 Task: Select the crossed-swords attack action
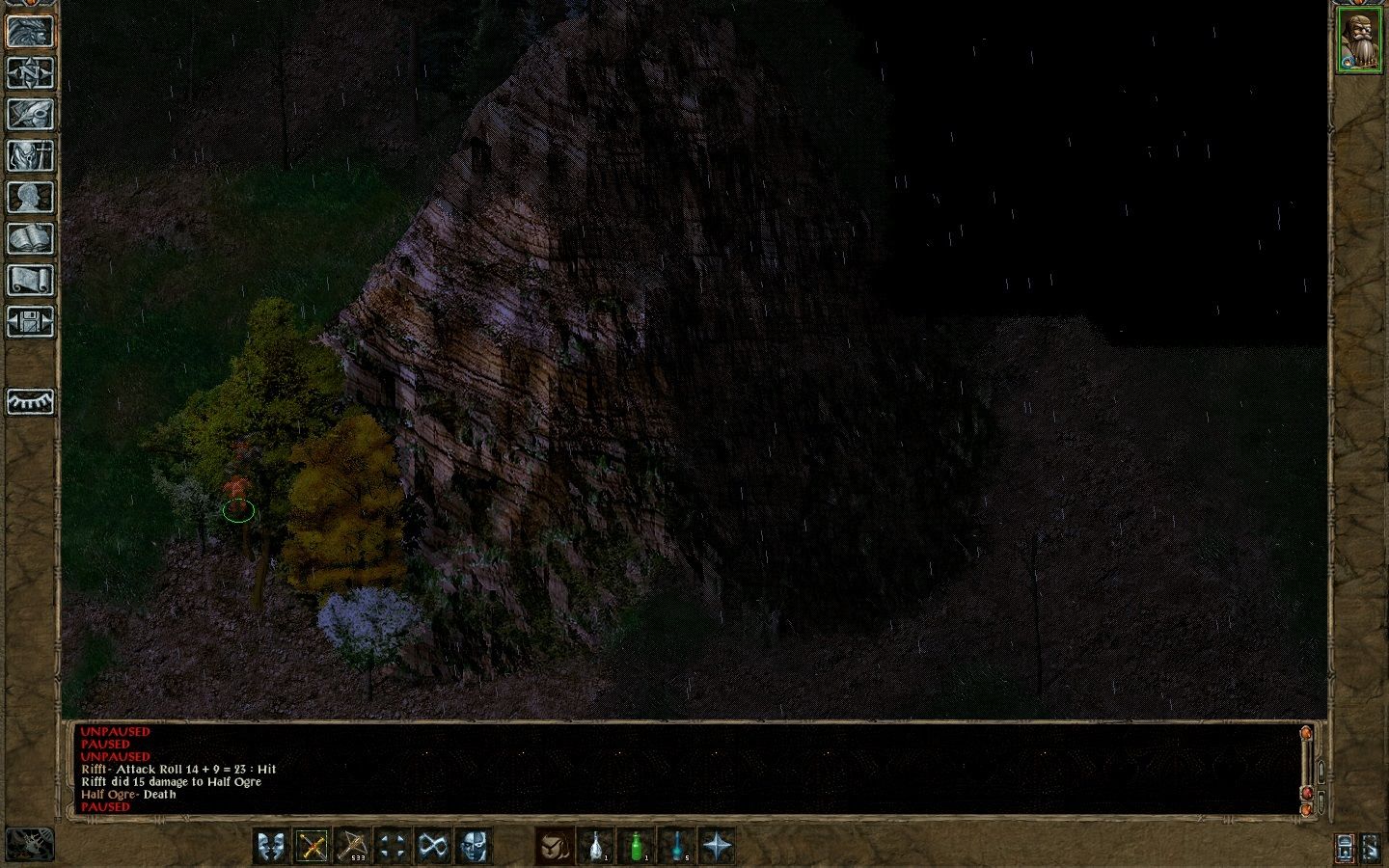pyautogui.click(x=314, y=847)
